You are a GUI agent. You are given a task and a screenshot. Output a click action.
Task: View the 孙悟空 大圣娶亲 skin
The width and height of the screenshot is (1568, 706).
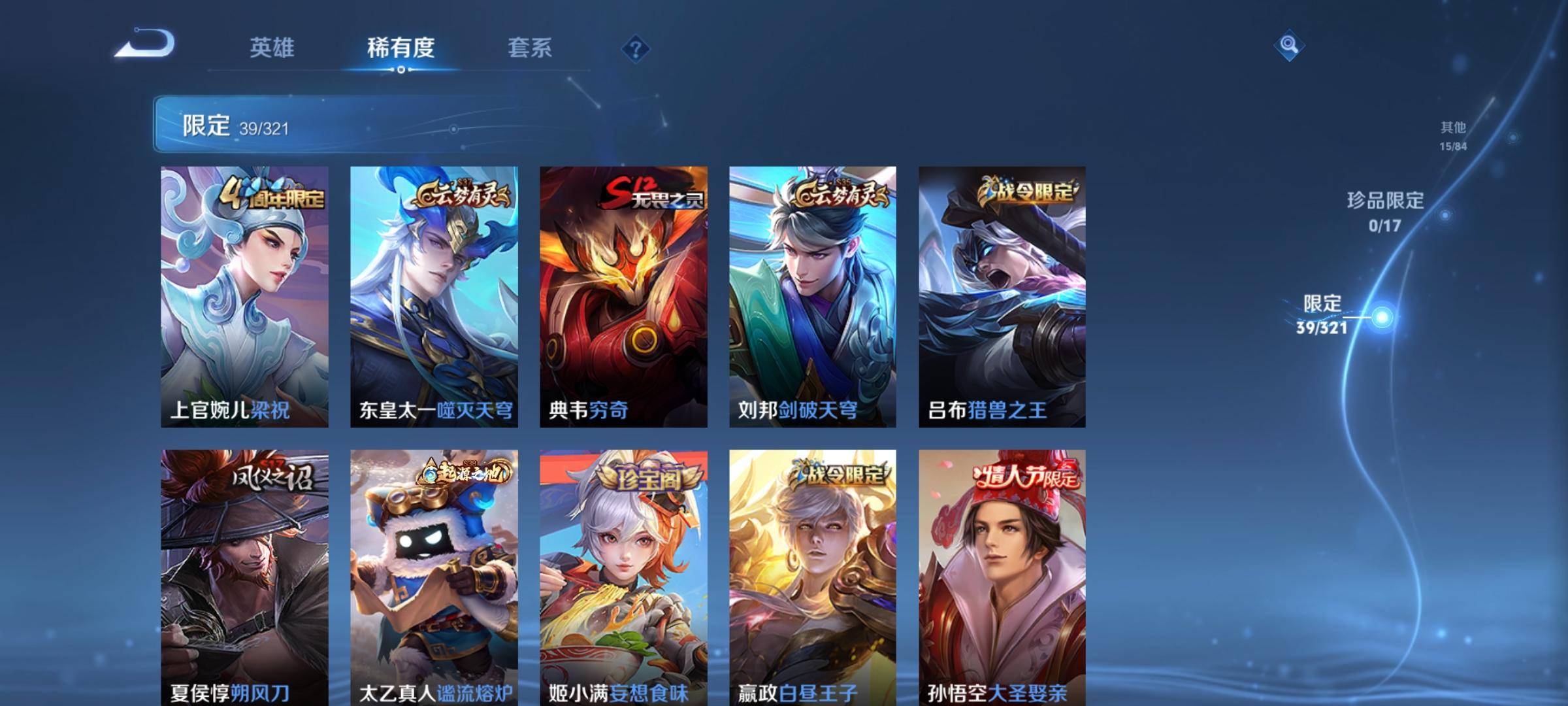[1002, 577]
